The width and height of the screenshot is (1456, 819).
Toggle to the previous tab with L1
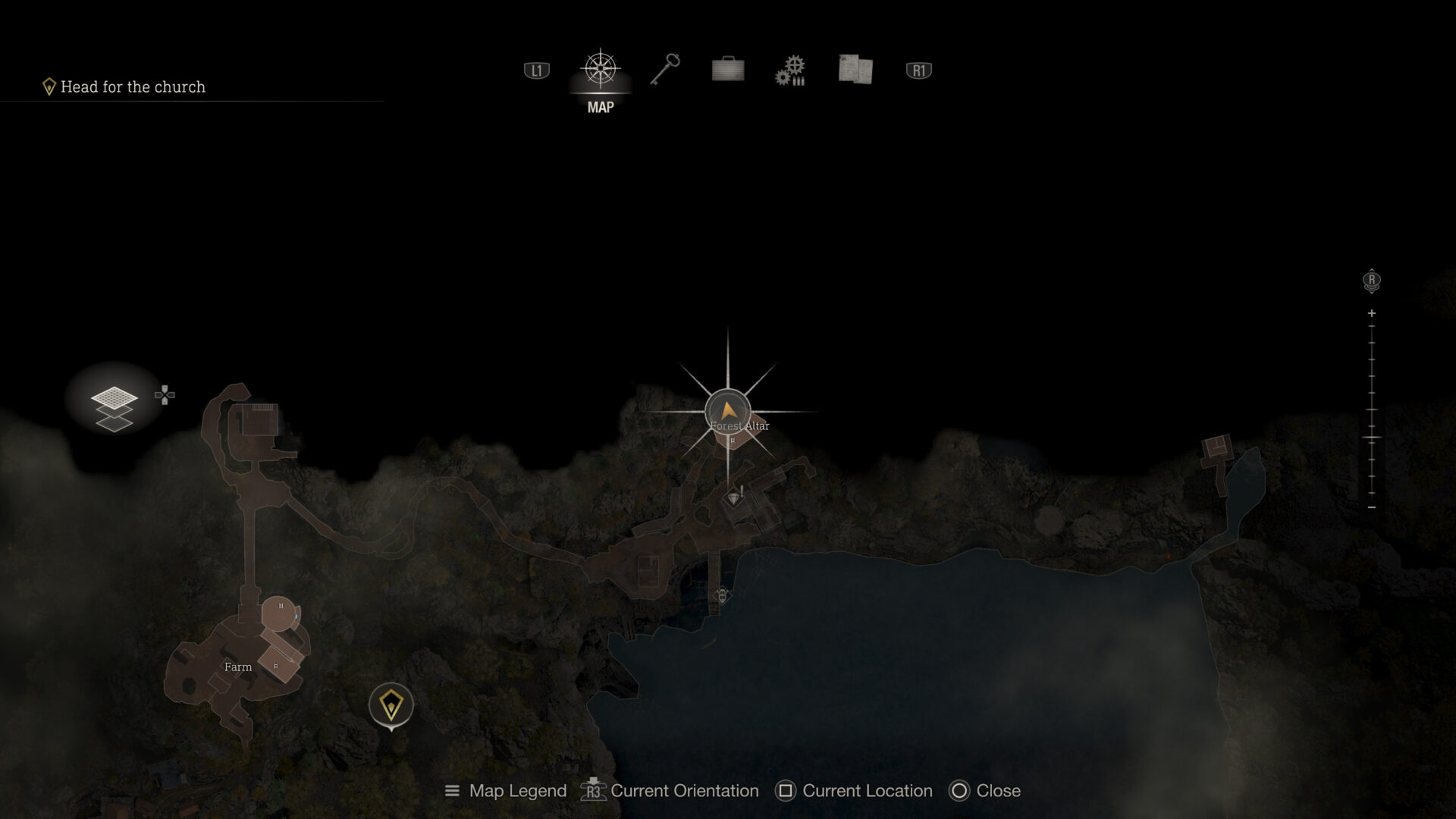(x=535, y=70)
